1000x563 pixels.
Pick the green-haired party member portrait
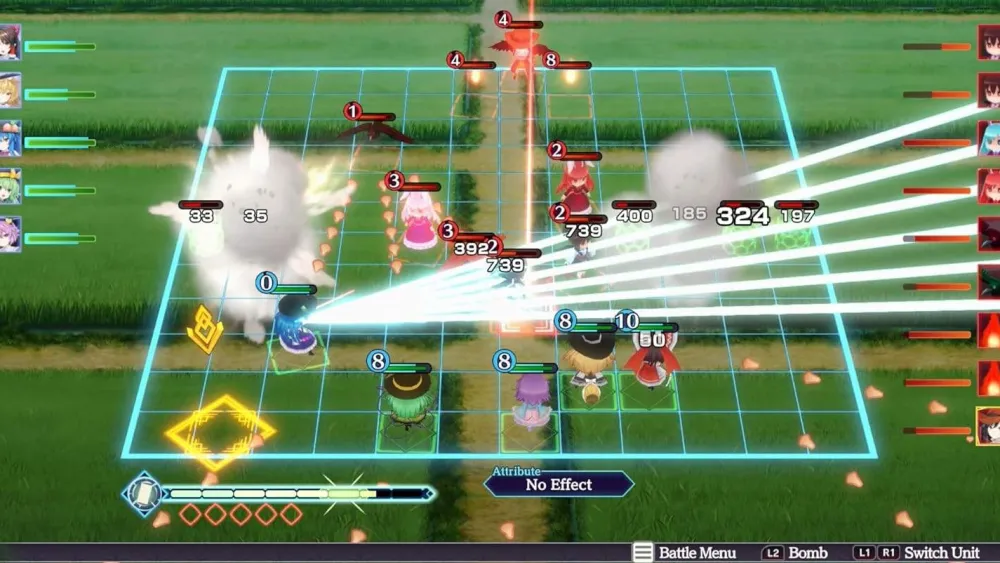(10, 187)
